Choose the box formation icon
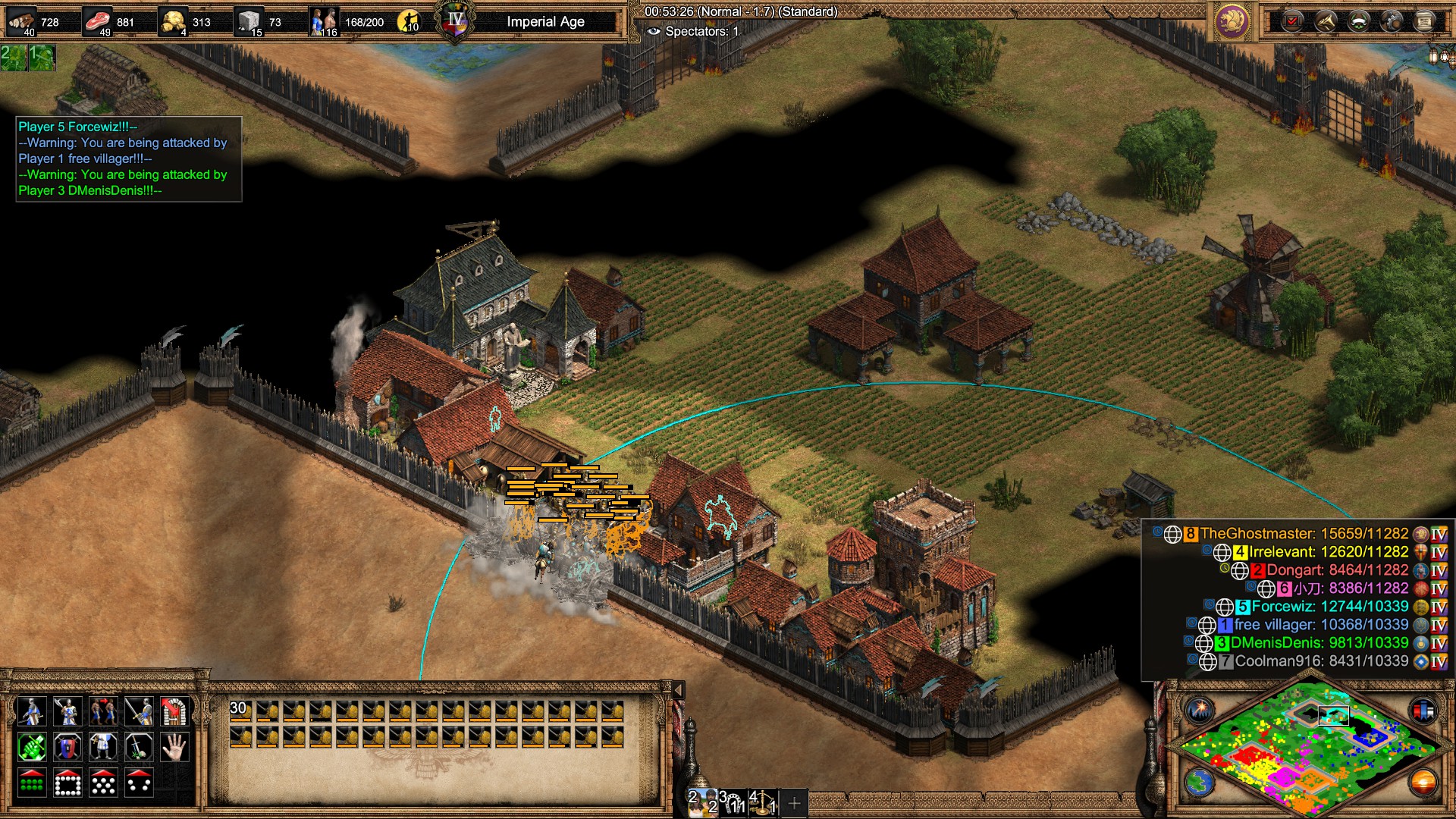This screenshot has height=819, width=1456. (67, 783)
